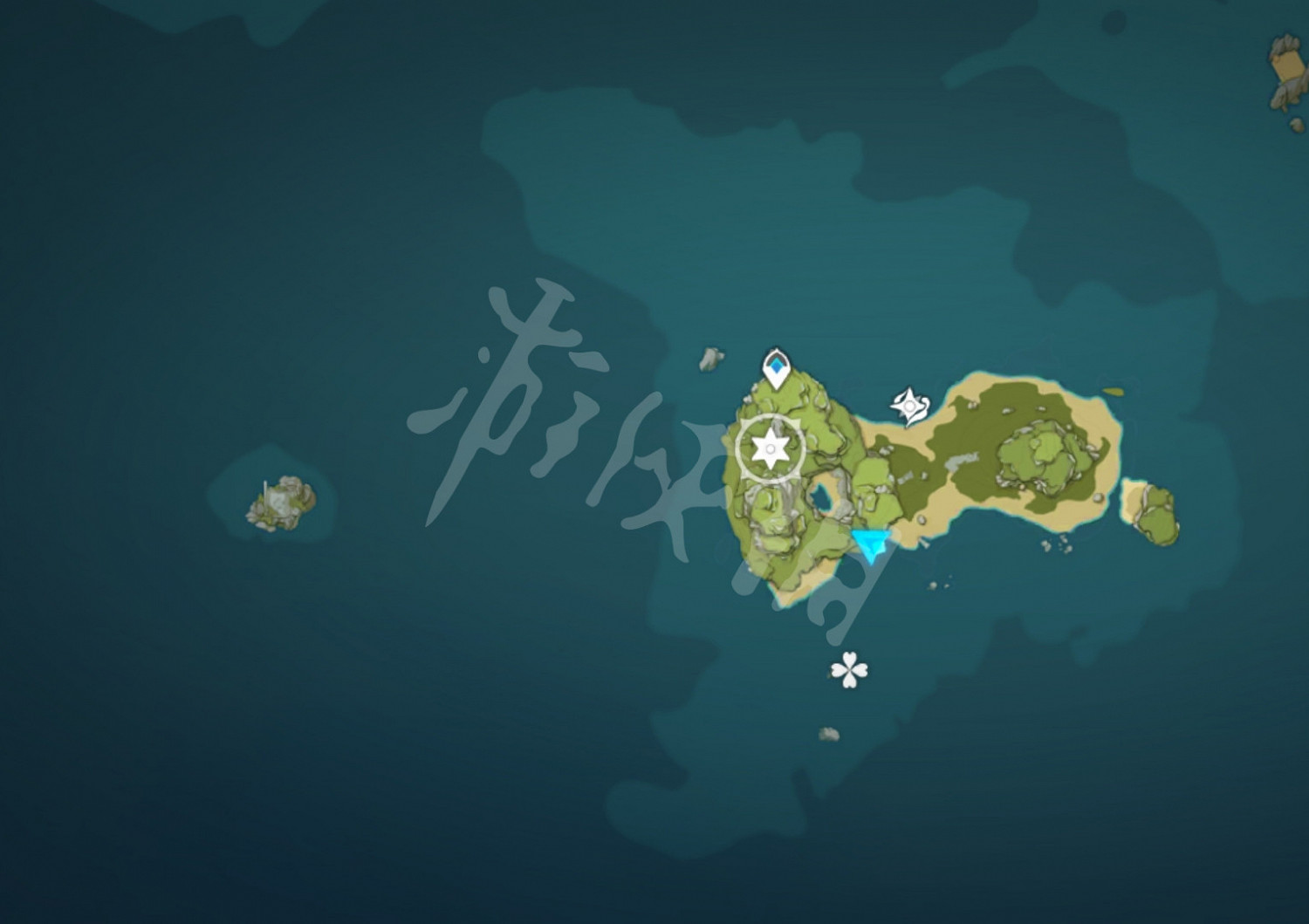Click the Shrine of Depths emblem near the beach
This screenshot has height=924, width=1309.
click(910, 405)
